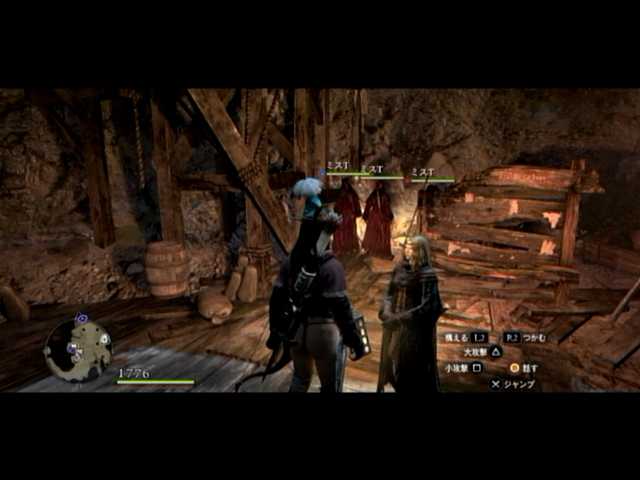Open the circular minimap

click(x=78, y=350)
